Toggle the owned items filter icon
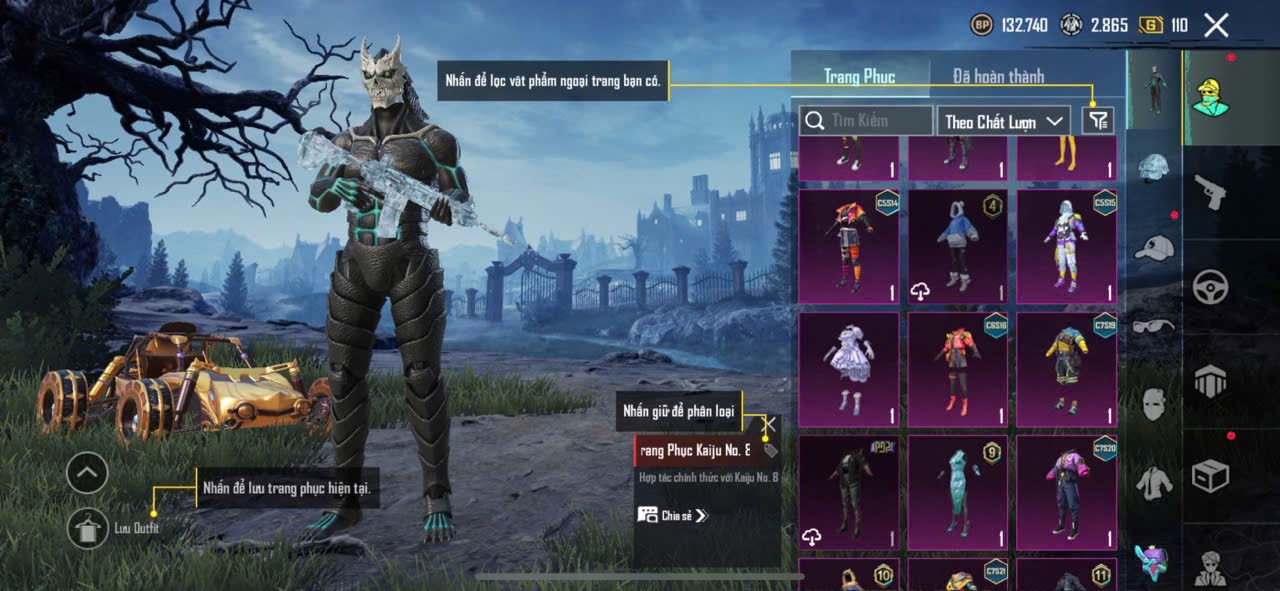The width and height of the screenshot is (1280, 591). coord(1098,121)
